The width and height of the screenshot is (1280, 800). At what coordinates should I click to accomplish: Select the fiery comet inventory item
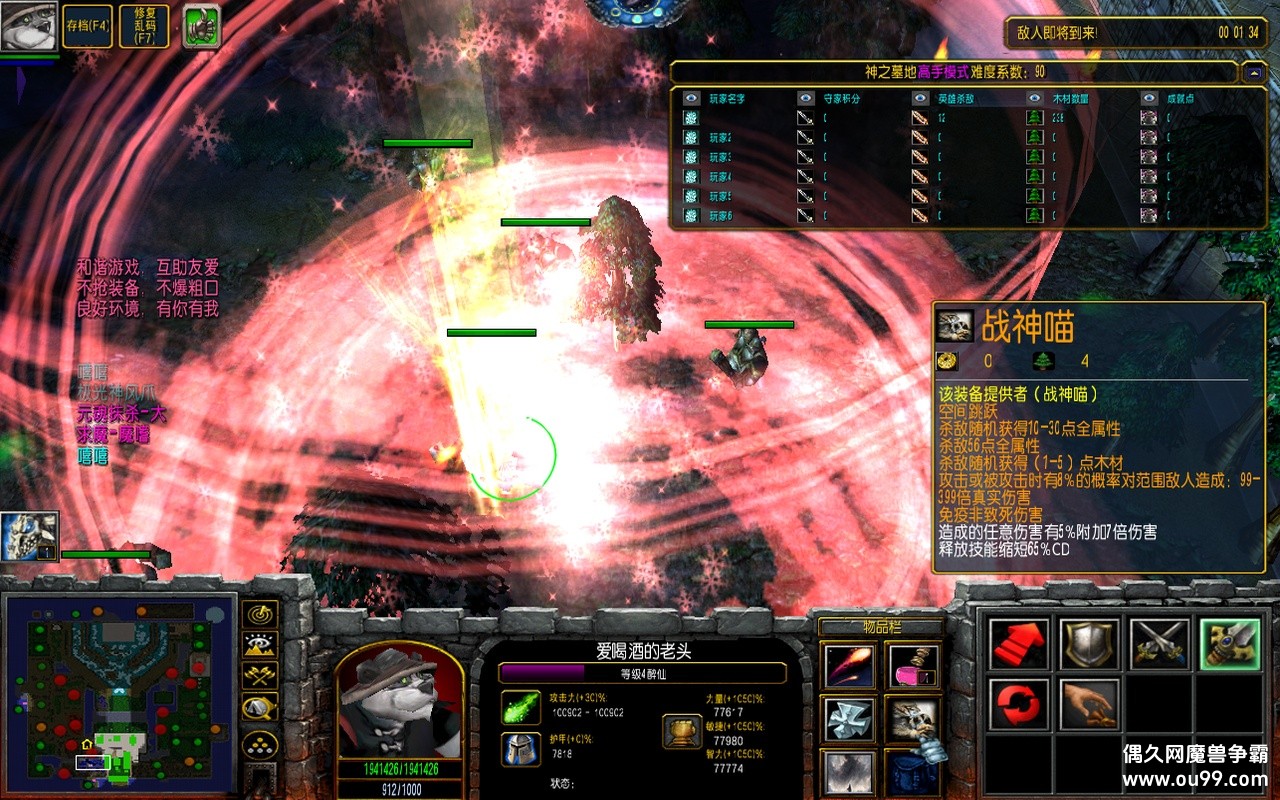850,666
